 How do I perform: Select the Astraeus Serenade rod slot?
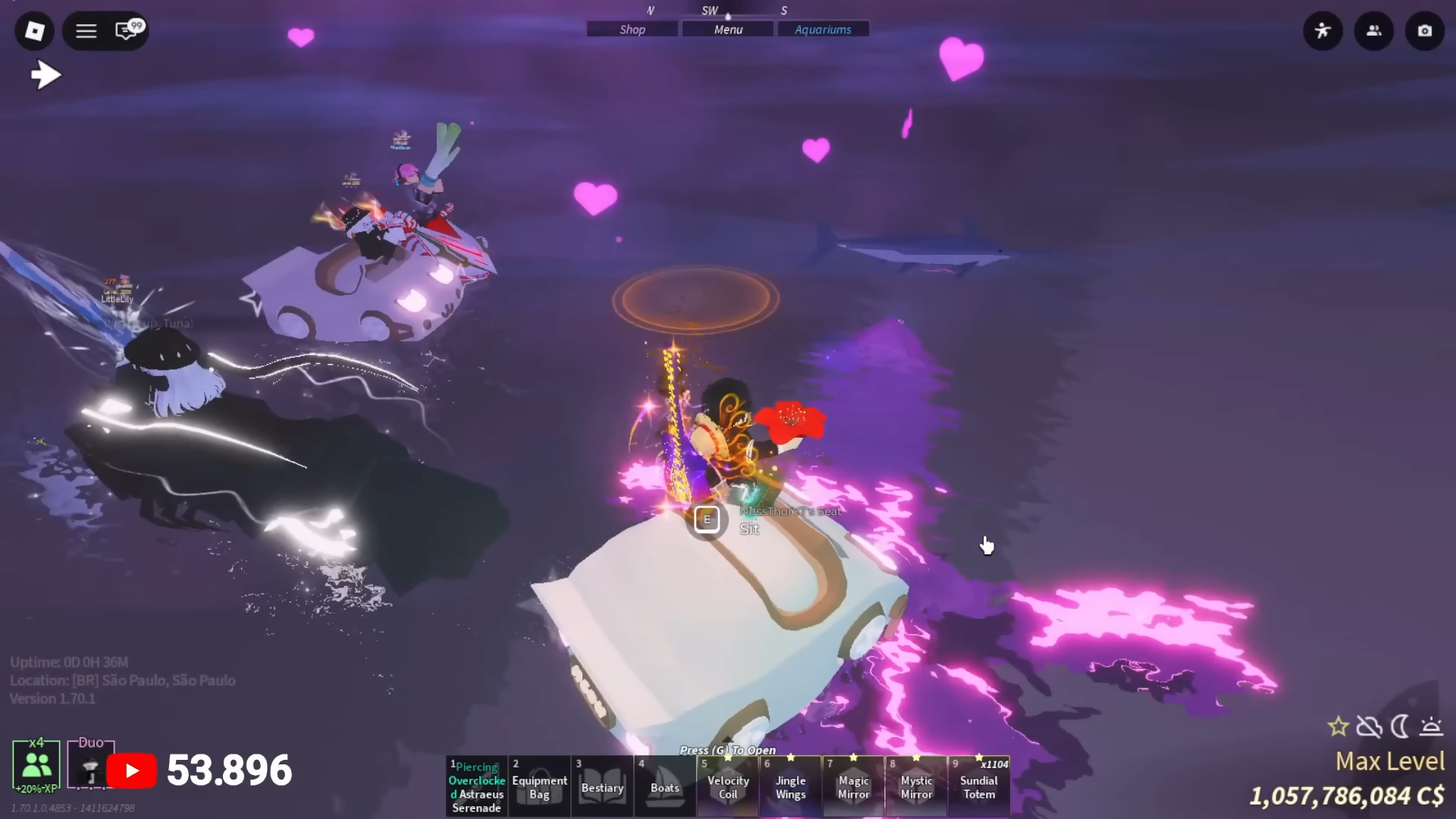click(x=476, y=787)
